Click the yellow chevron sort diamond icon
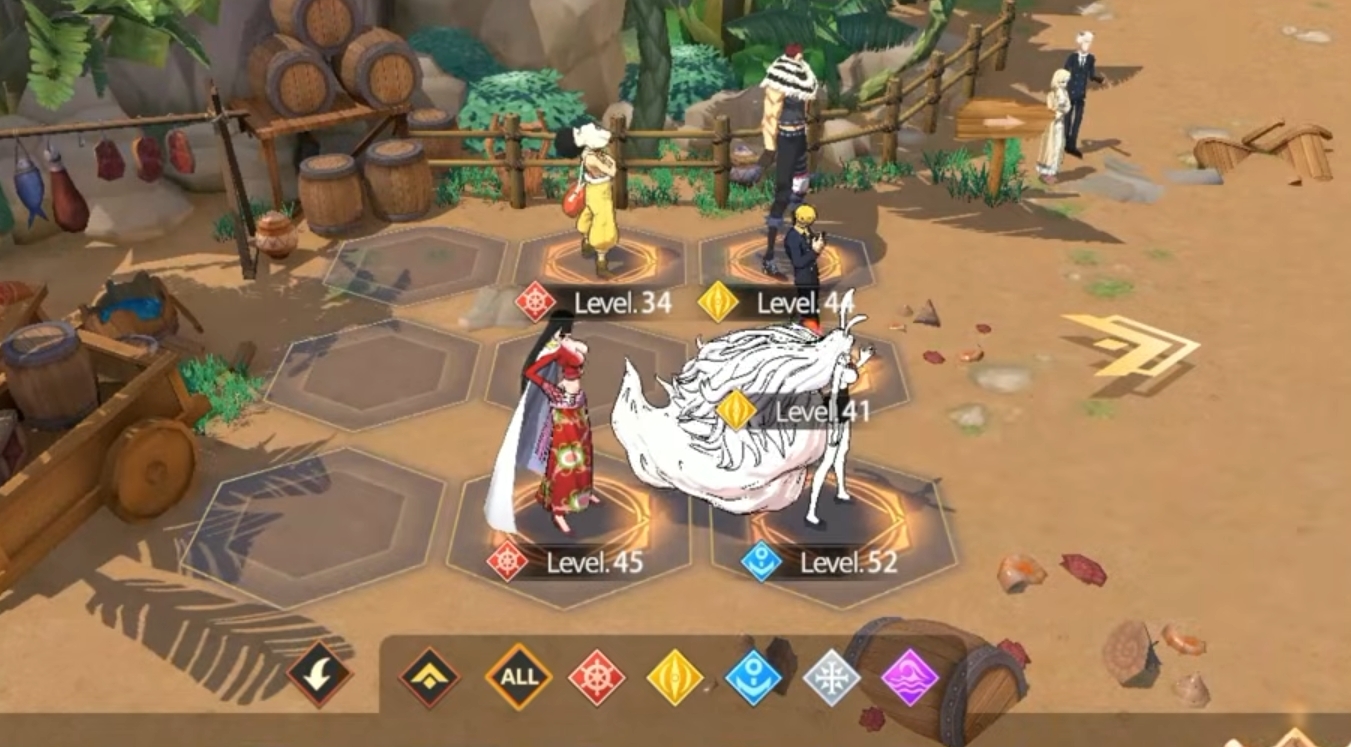 [430, 677]
